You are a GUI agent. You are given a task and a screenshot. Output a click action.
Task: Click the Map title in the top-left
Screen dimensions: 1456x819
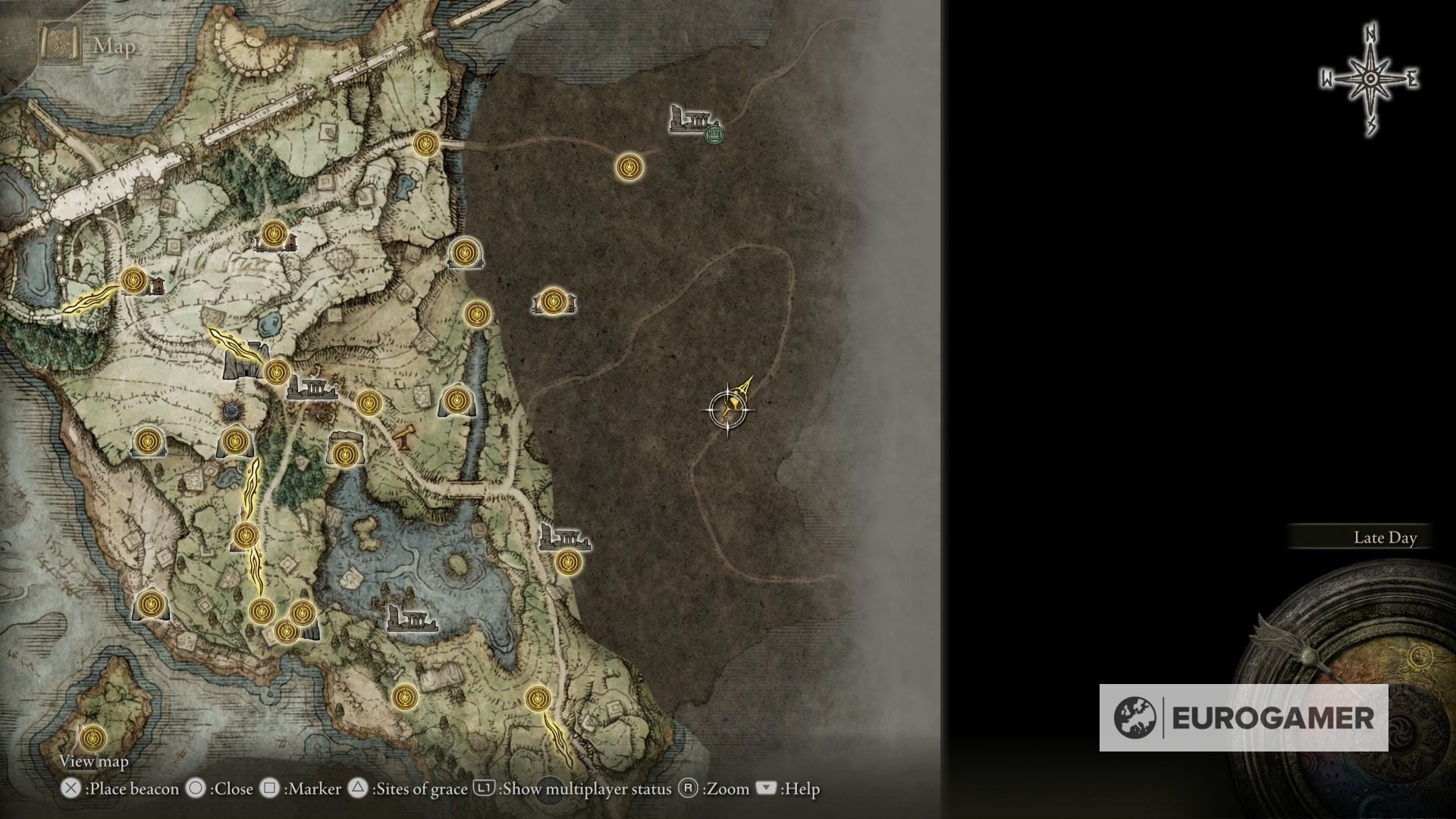pos(113,48)
